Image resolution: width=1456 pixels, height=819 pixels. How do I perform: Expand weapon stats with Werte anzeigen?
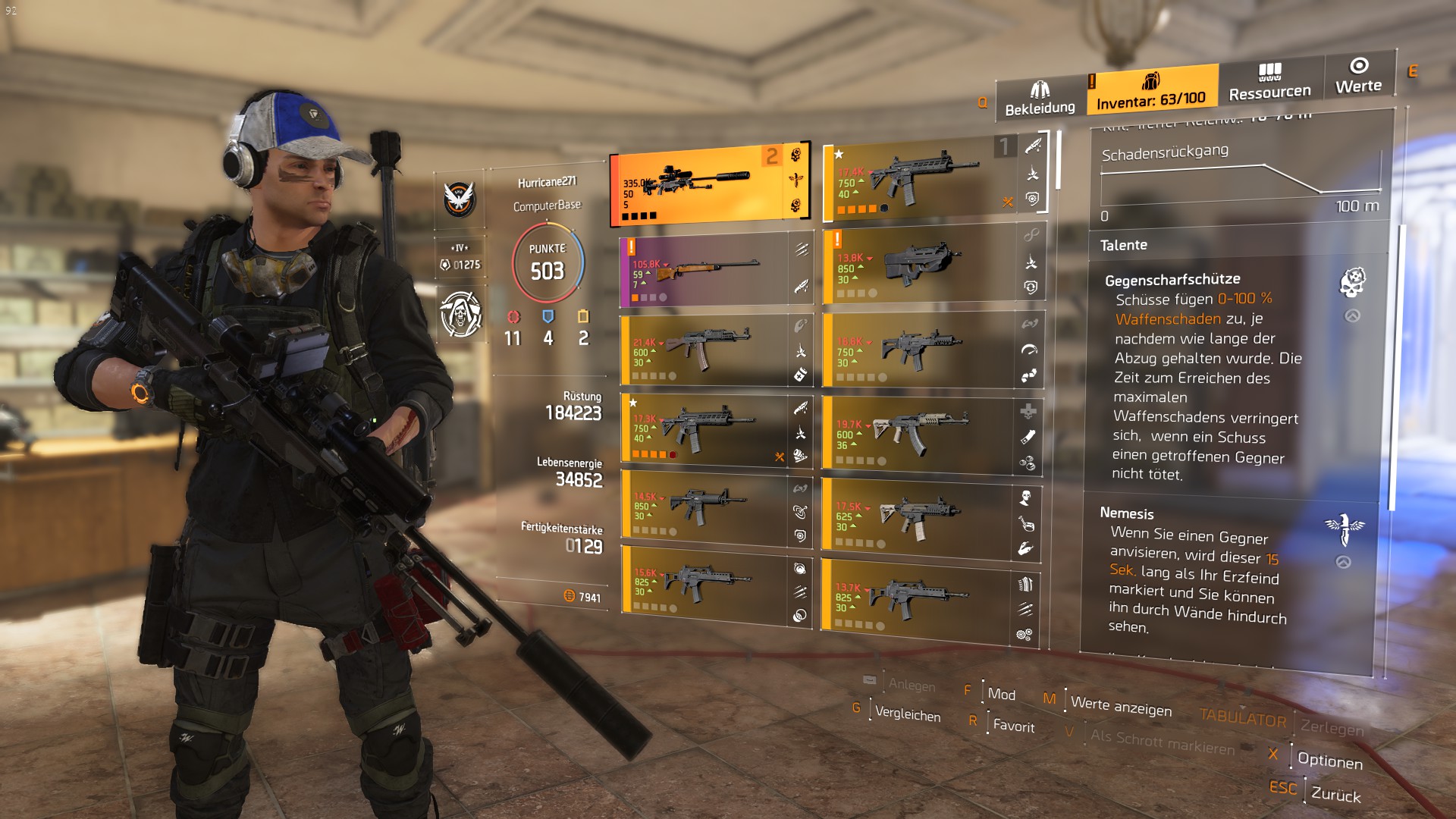coord(1120,705)
